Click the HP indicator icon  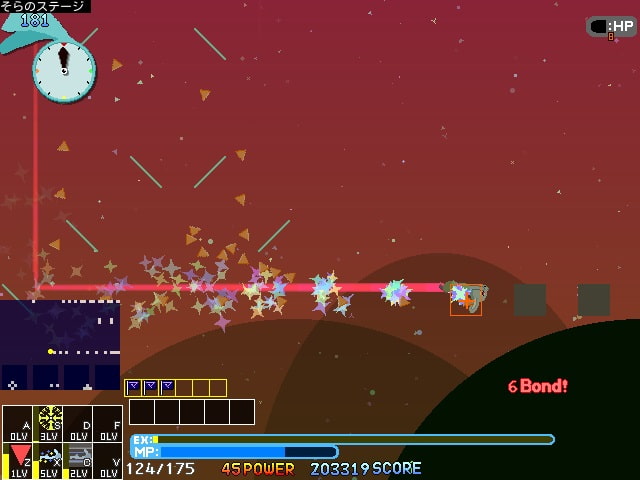611,27
